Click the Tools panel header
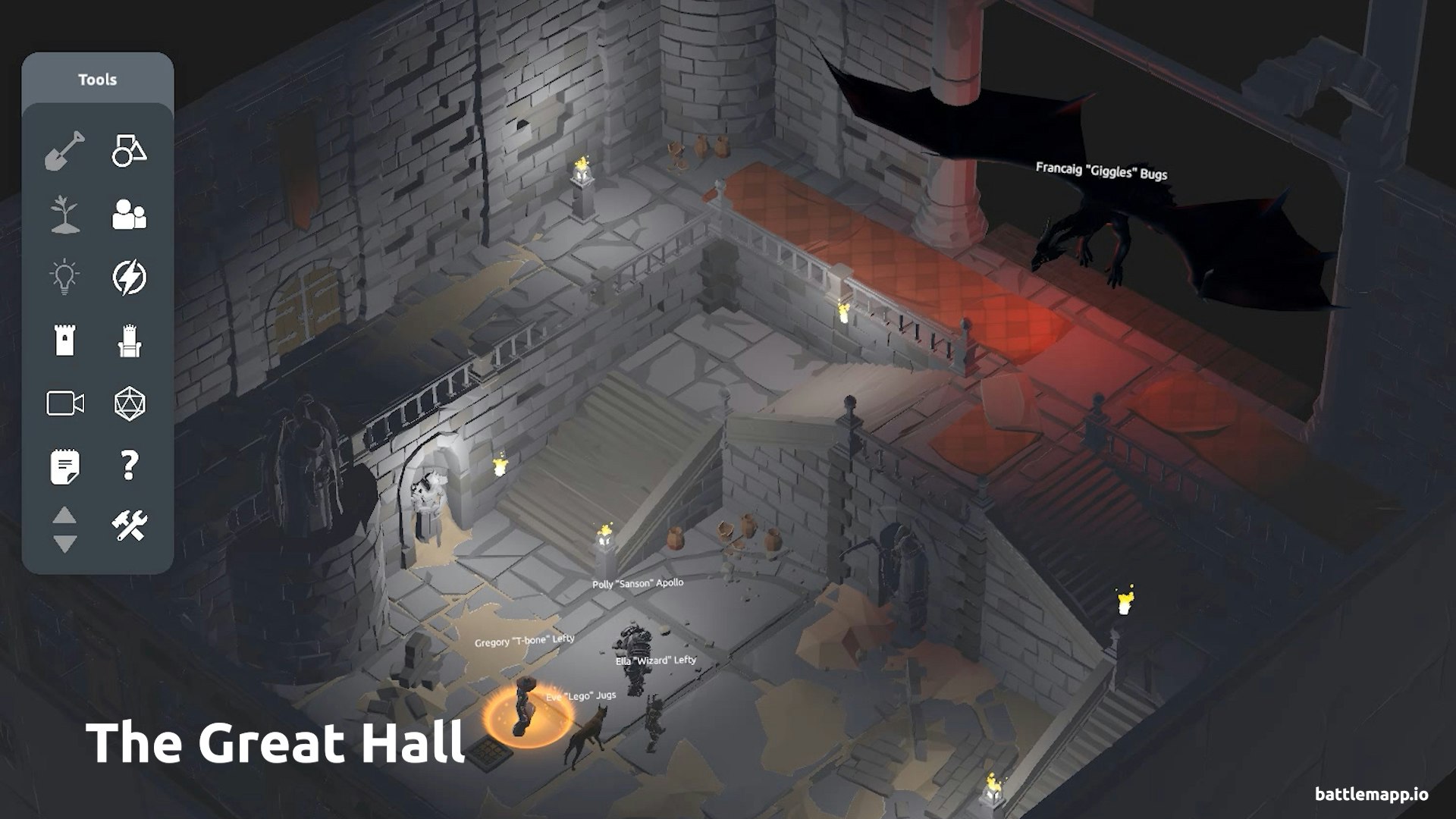Screen dimensions: 1456x819 [99, 79]
